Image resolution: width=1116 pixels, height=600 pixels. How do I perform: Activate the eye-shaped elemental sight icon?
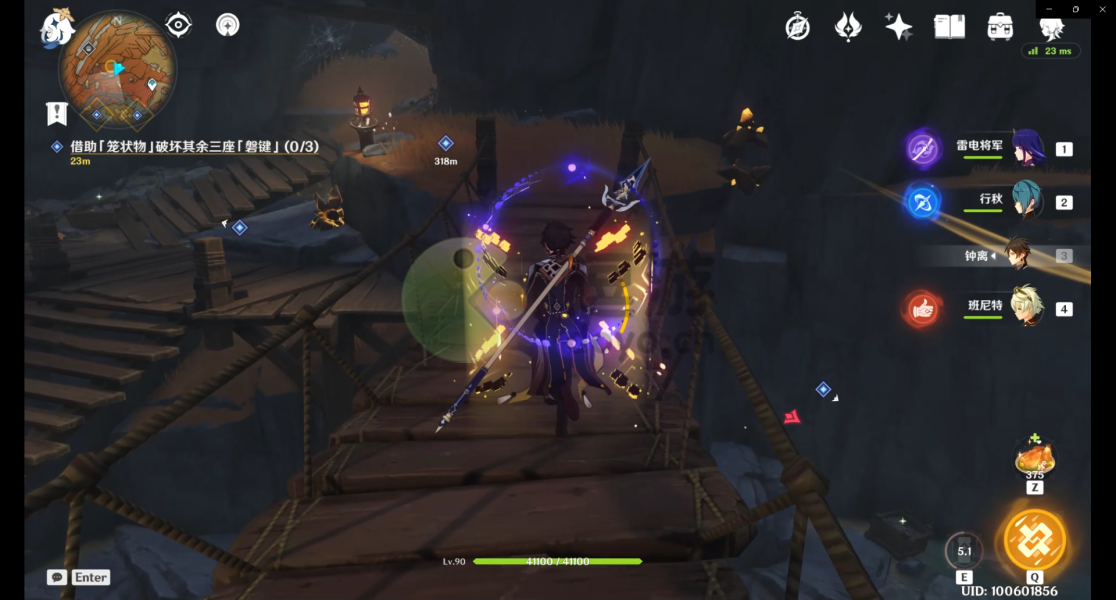point(178,25)
